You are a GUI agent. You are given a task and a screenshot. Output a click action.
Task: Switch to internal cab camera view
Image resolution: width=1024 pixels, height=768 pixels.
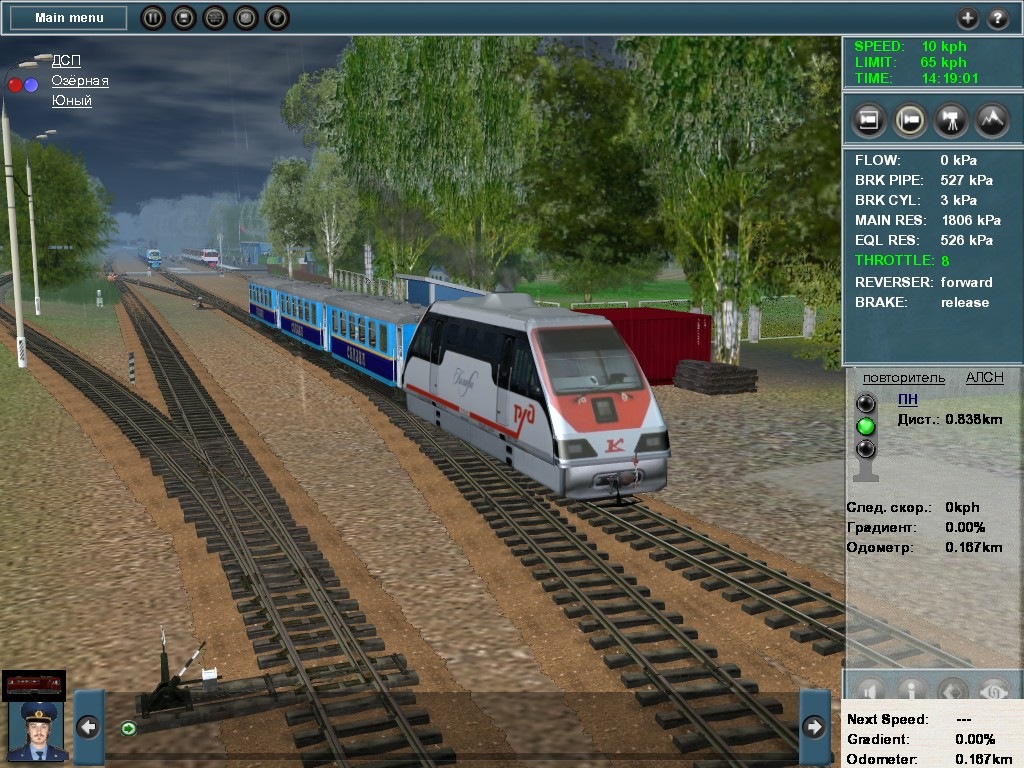click(x=869, y=120)
